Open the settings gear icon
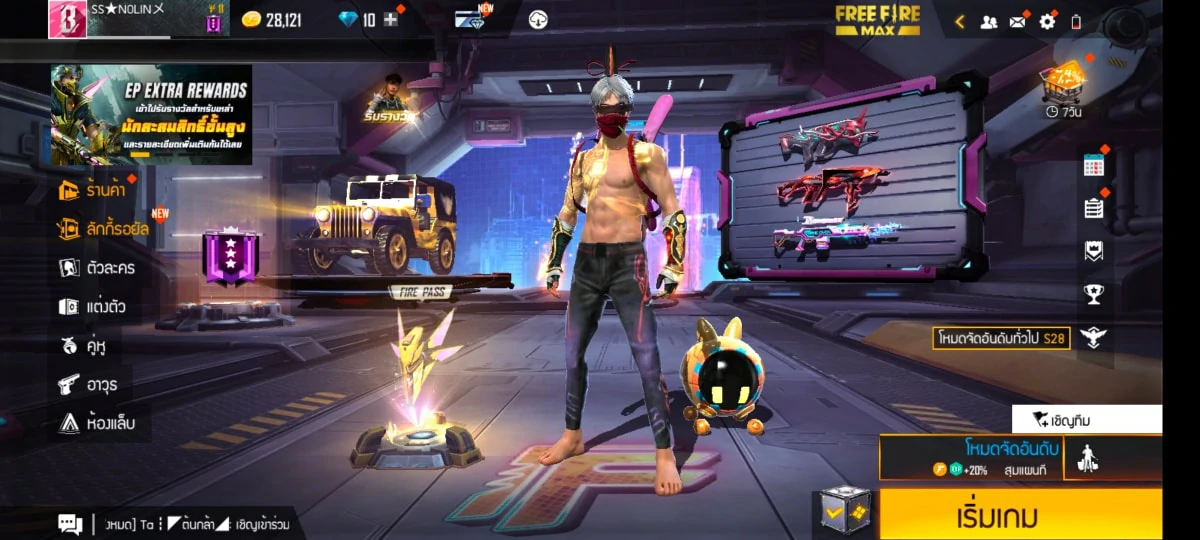1200x540 pixels. 1047,21
